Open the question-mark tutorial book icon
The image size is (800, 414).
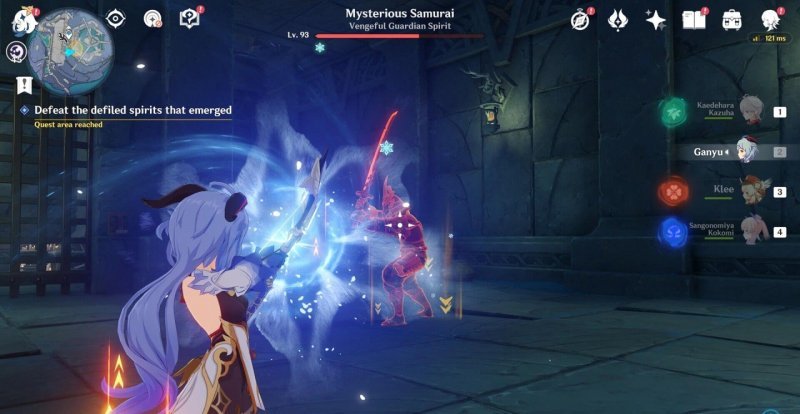(x=189, y=18)
